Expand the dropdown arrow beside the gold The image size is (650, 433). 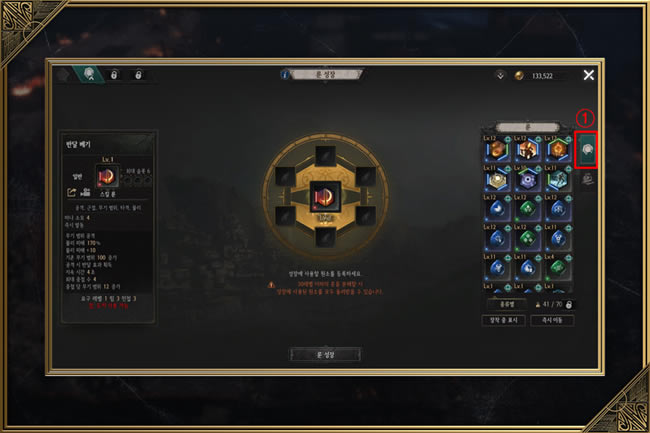[499, 75]
